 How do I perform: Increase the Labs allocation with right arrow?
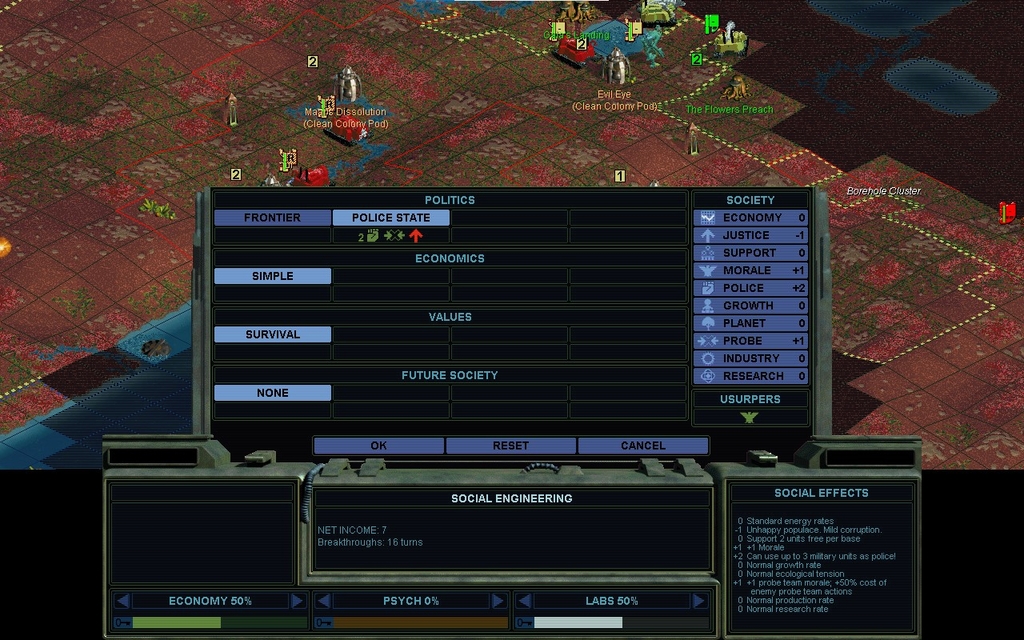click(697, 601)
